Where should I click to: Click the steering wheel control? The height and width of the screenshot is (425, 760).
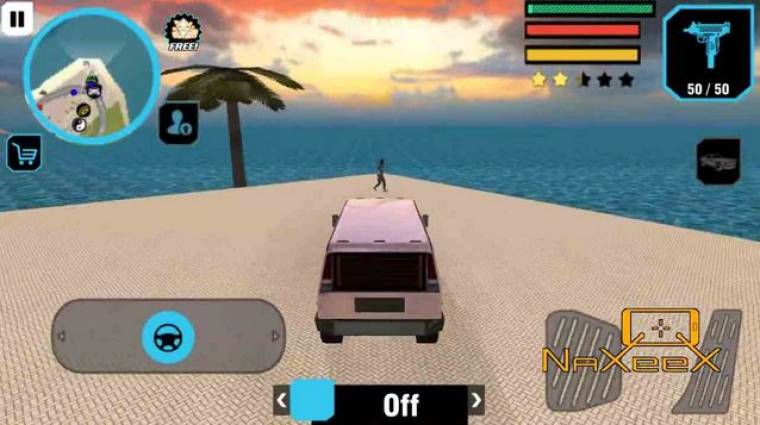(x=167, y=336)
